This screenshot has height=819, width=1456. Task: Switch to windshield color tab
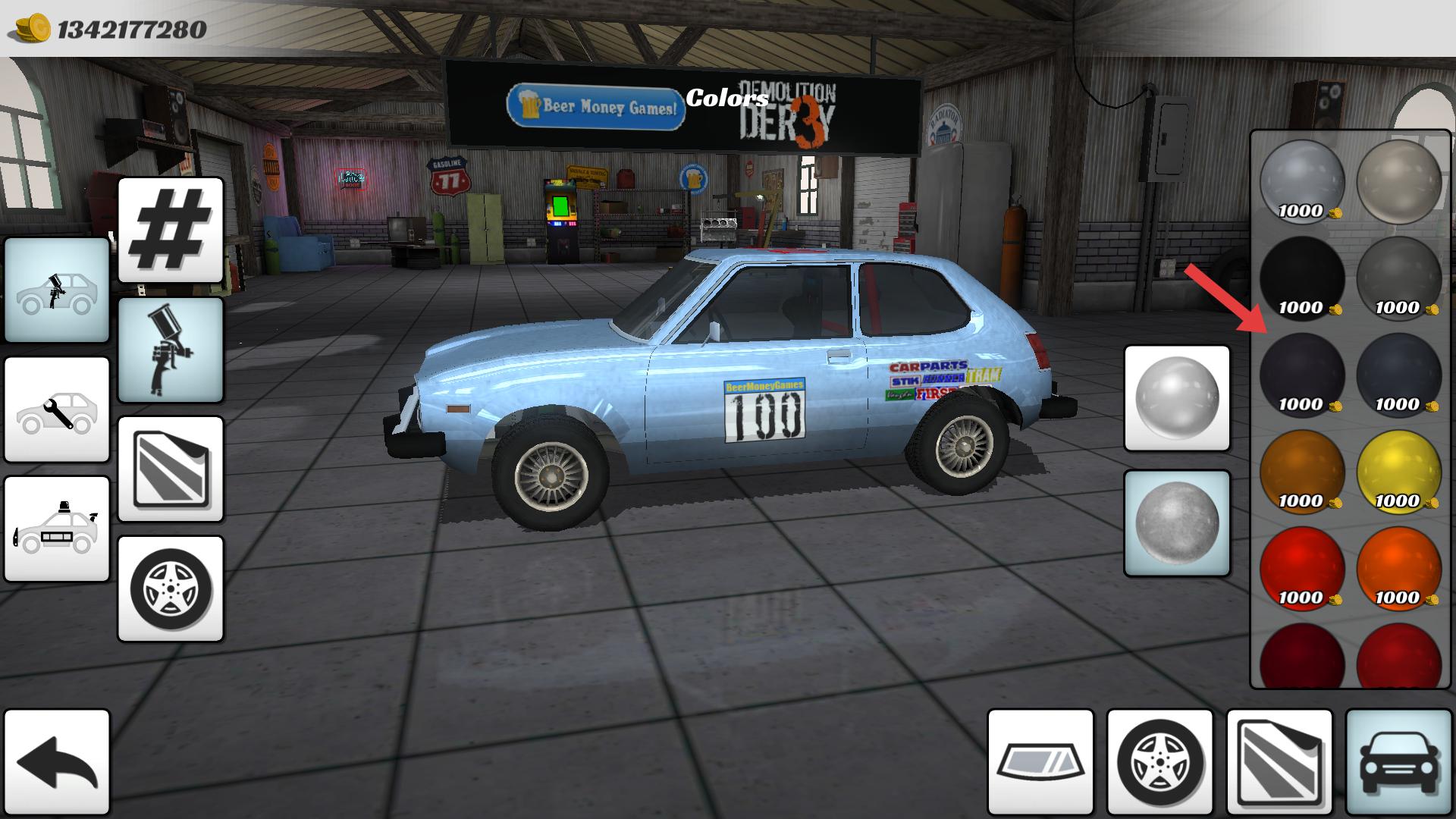click(1040, 763)
